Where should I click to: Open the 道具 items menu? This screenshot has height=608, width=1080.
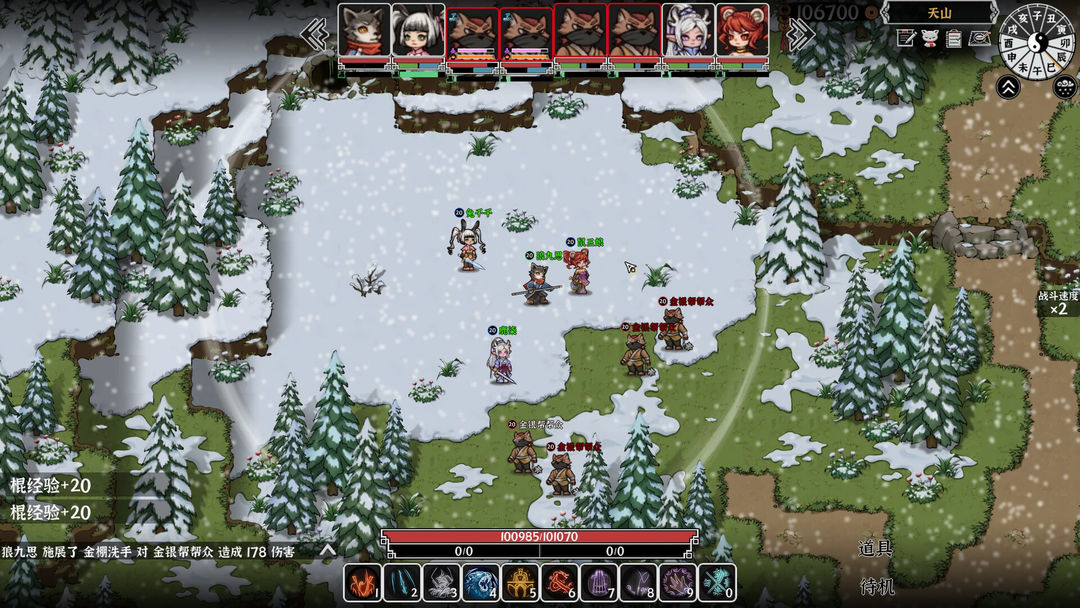[x=875, y=548]
